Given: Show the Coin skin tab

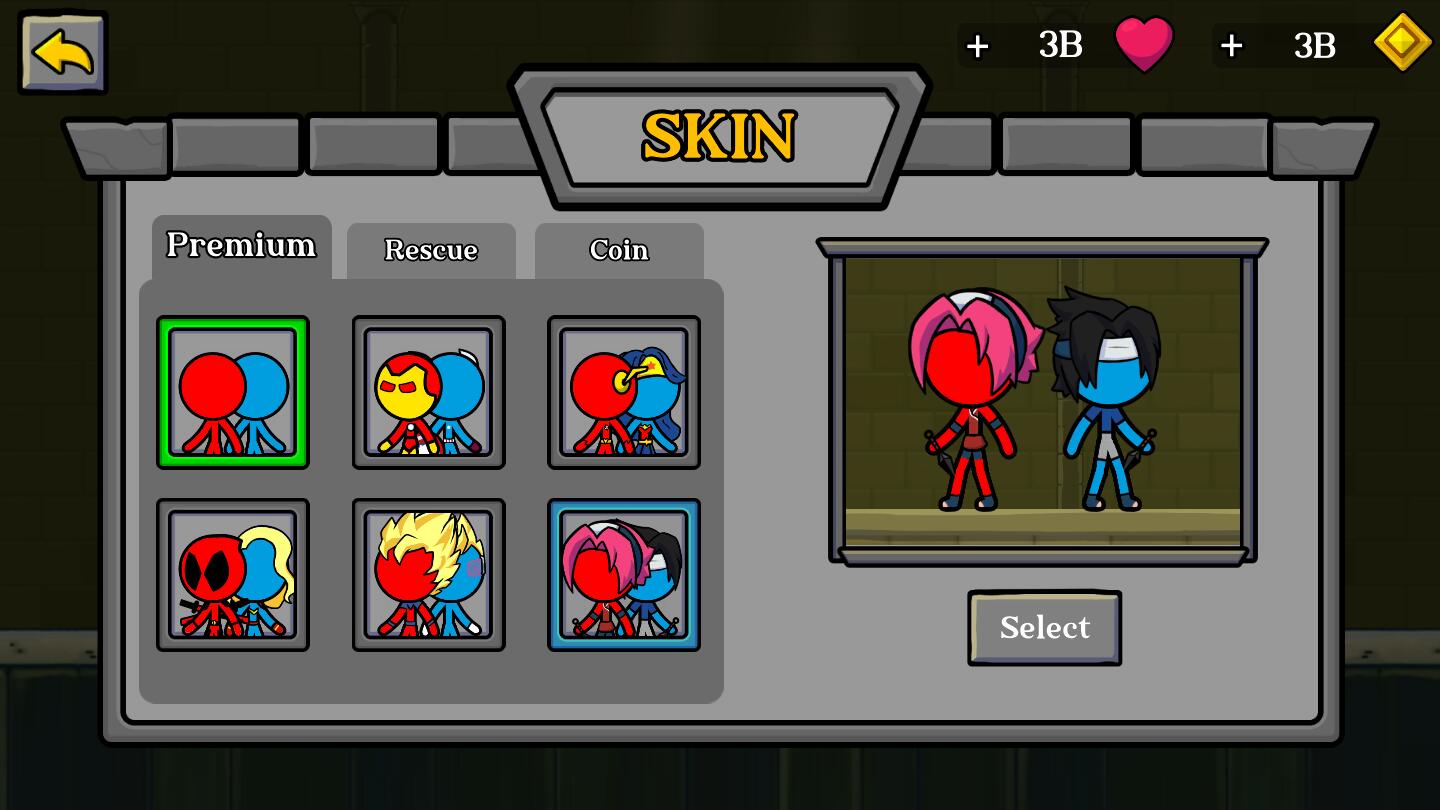Looking at the screenshot, I should (619, 250).
